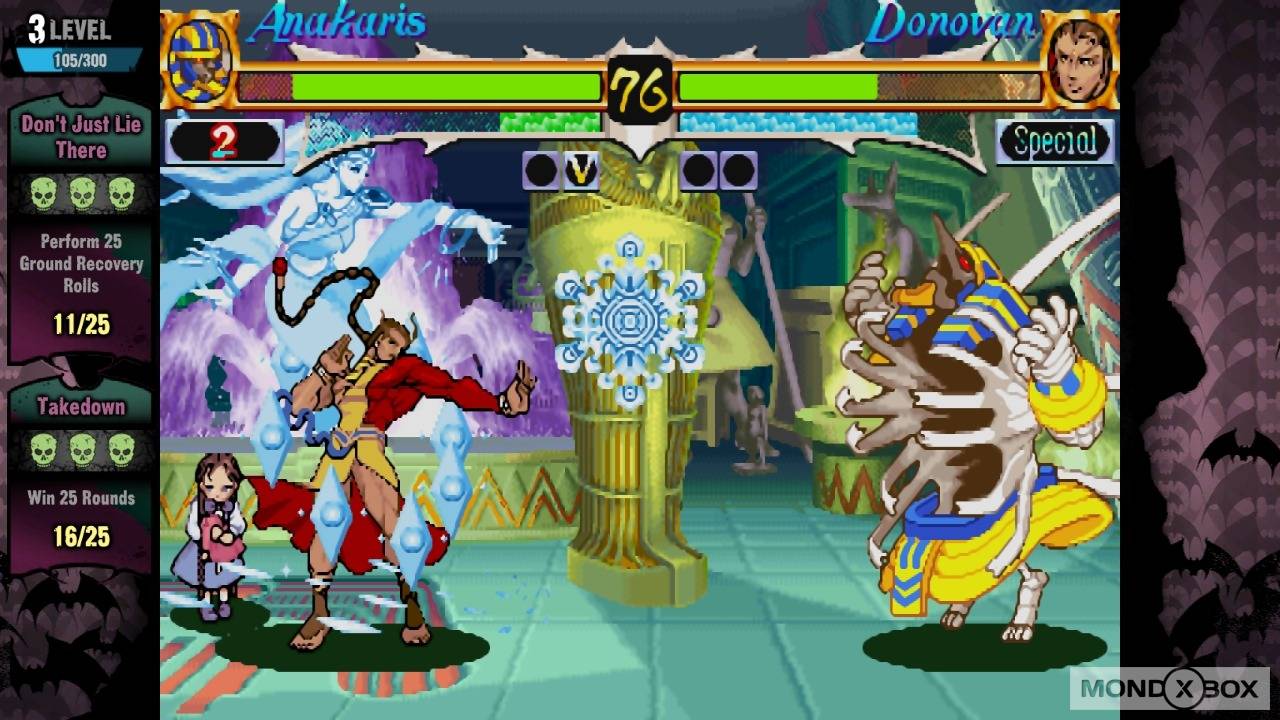Image resolution: width=1280 pixels, height=720 pixels.
Task: Toggle Donovan's rightmost round indicator dot
Action: point(737,170)
